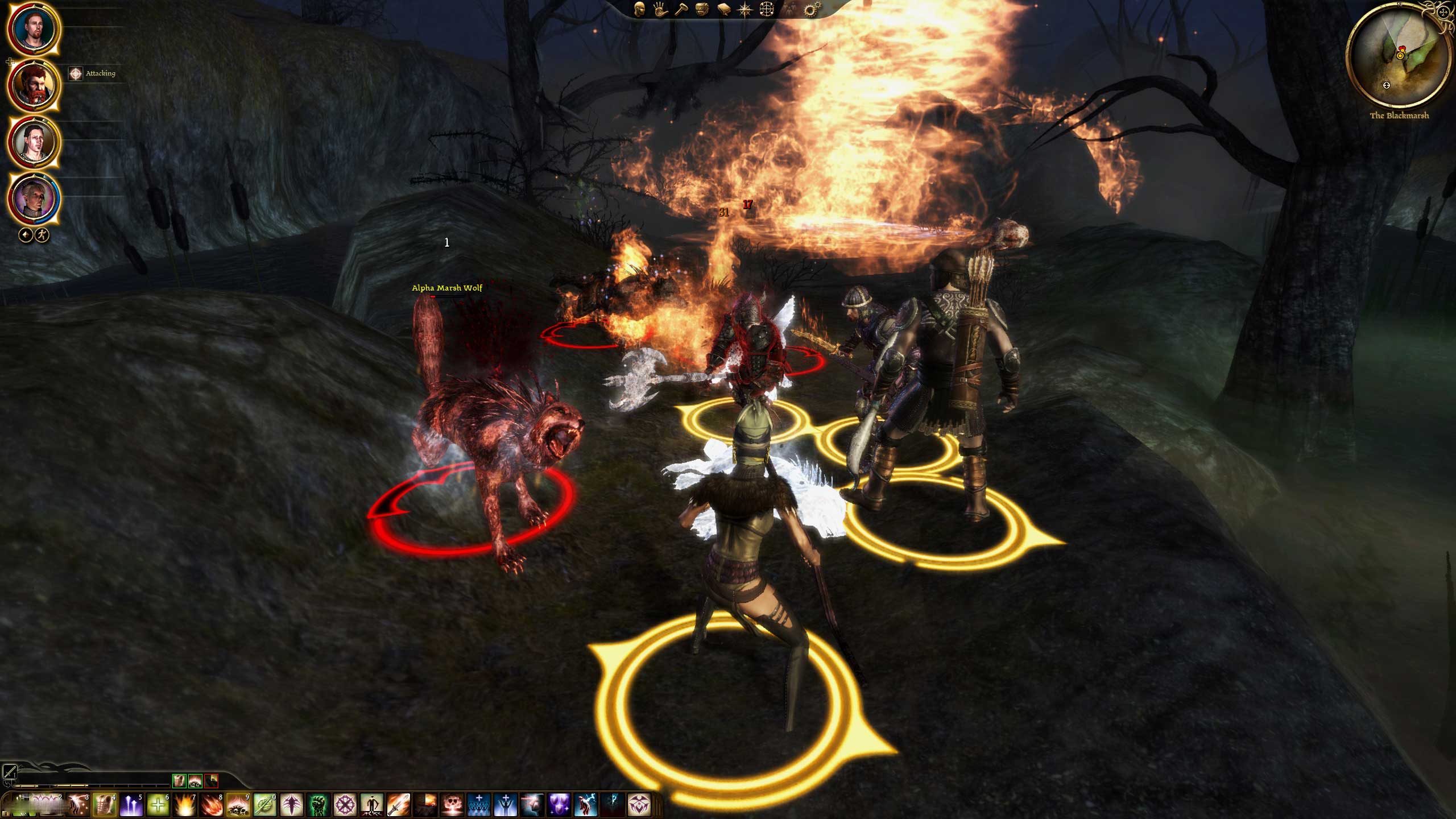Cast the exploding skull spell
Viewport: 1456px width, 819px height.
coord(452,805)
